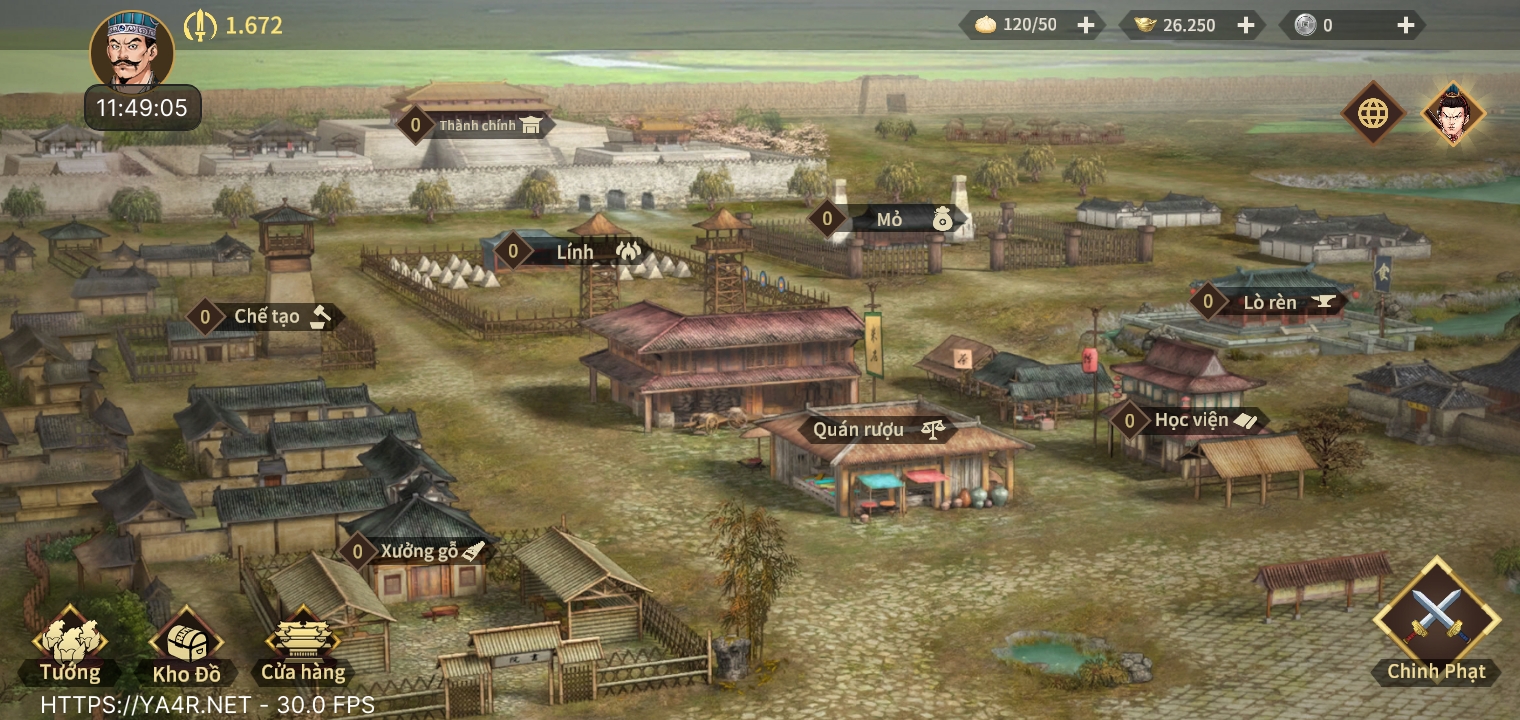Add silver coins using the plus button
Screen dimensions: 1520x720
[1405, 25]
